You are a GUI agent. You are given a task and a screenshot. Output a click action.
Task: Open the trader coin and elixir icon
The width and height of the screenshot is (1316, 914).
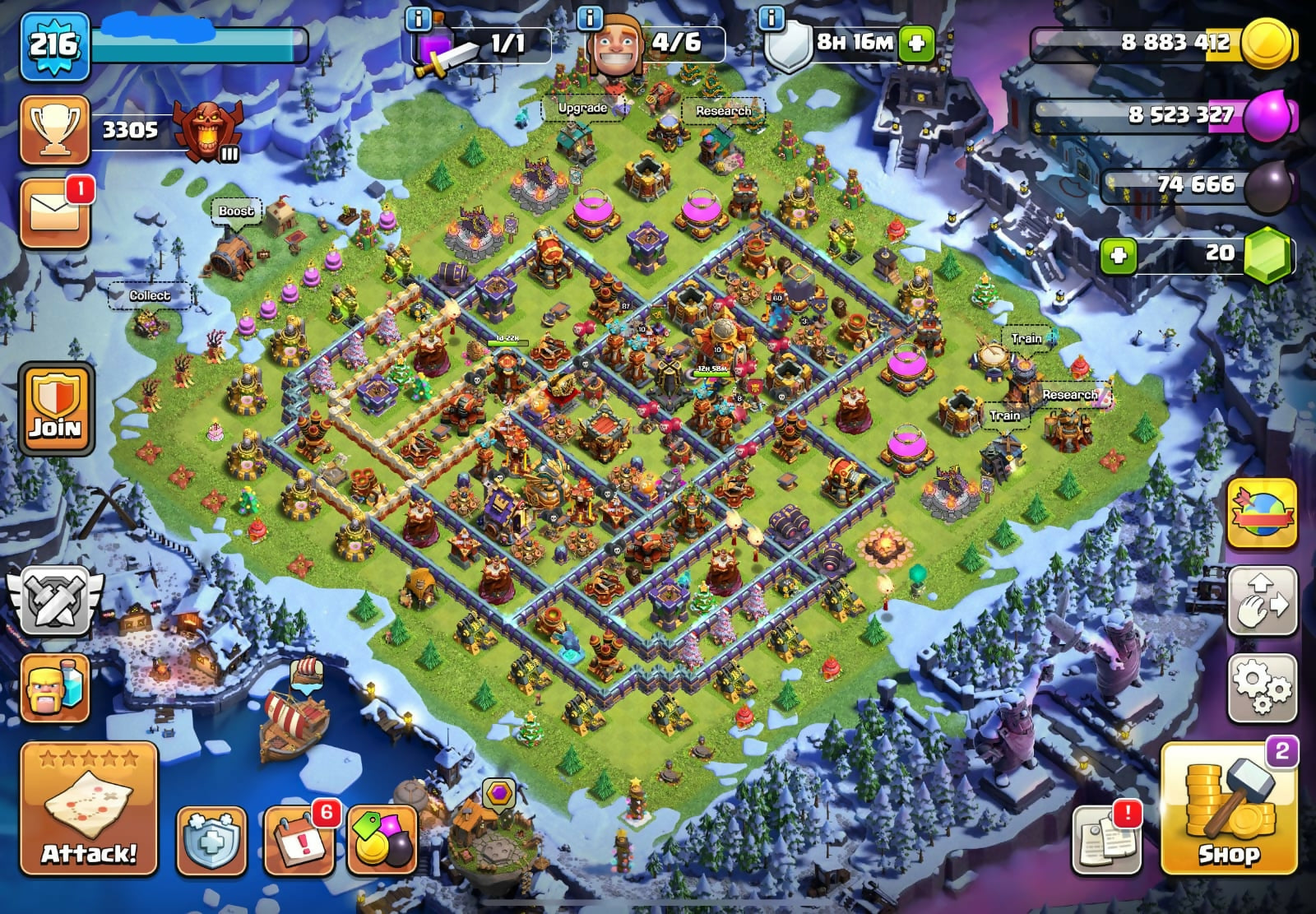point(382,841)
